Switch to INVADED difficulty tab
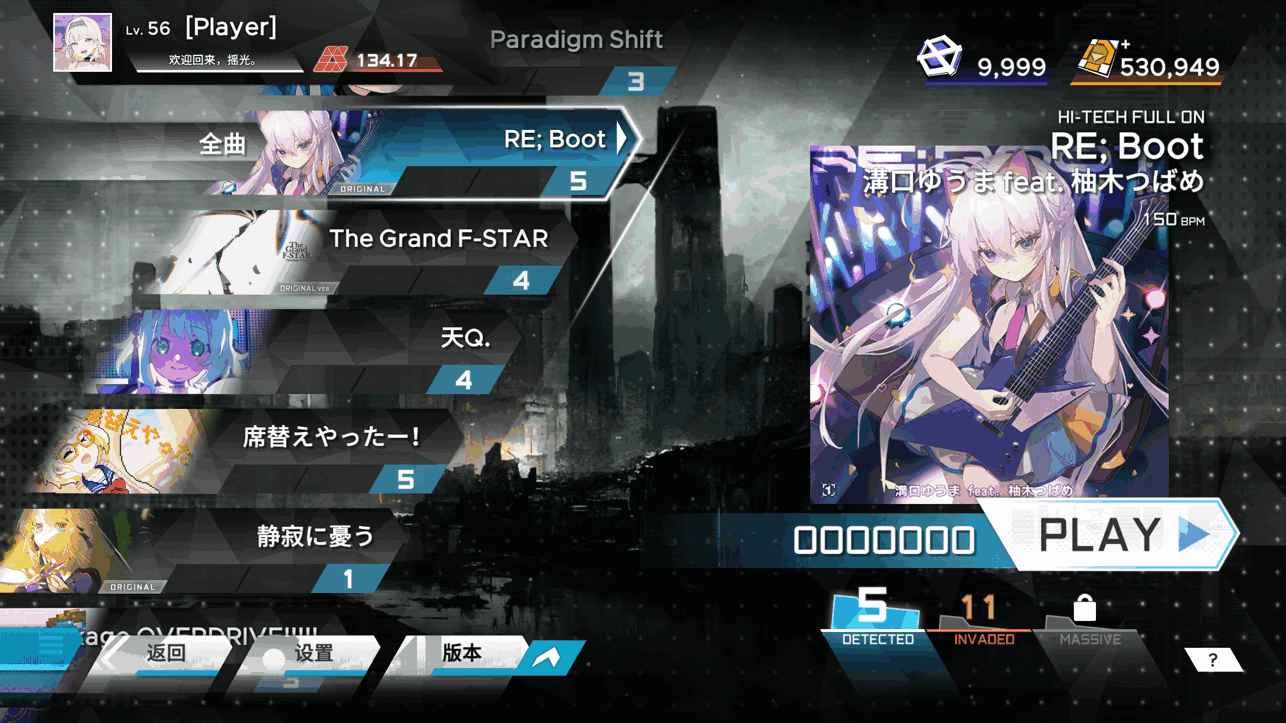Screen dimensions: 1286x723 click(982, 618)
